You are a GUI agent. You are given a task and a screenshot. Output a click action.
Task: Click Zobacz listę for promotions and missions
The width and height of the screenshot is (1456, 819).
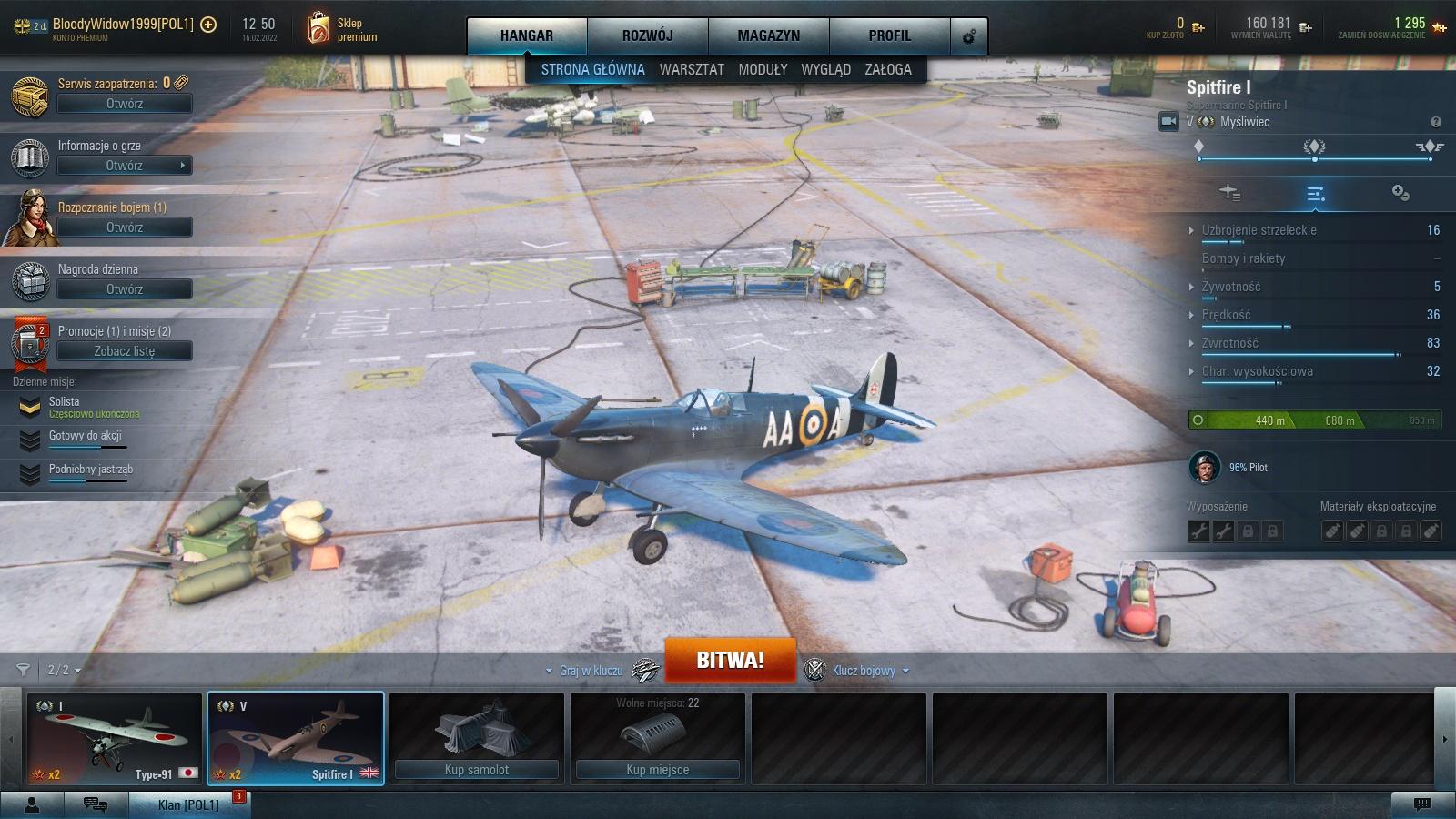click(x=125, y=351)
